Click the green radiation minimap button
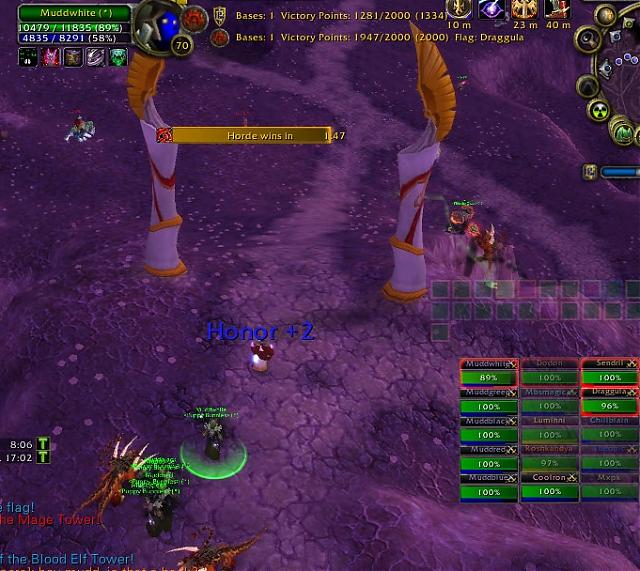 [x=600, y=111]
